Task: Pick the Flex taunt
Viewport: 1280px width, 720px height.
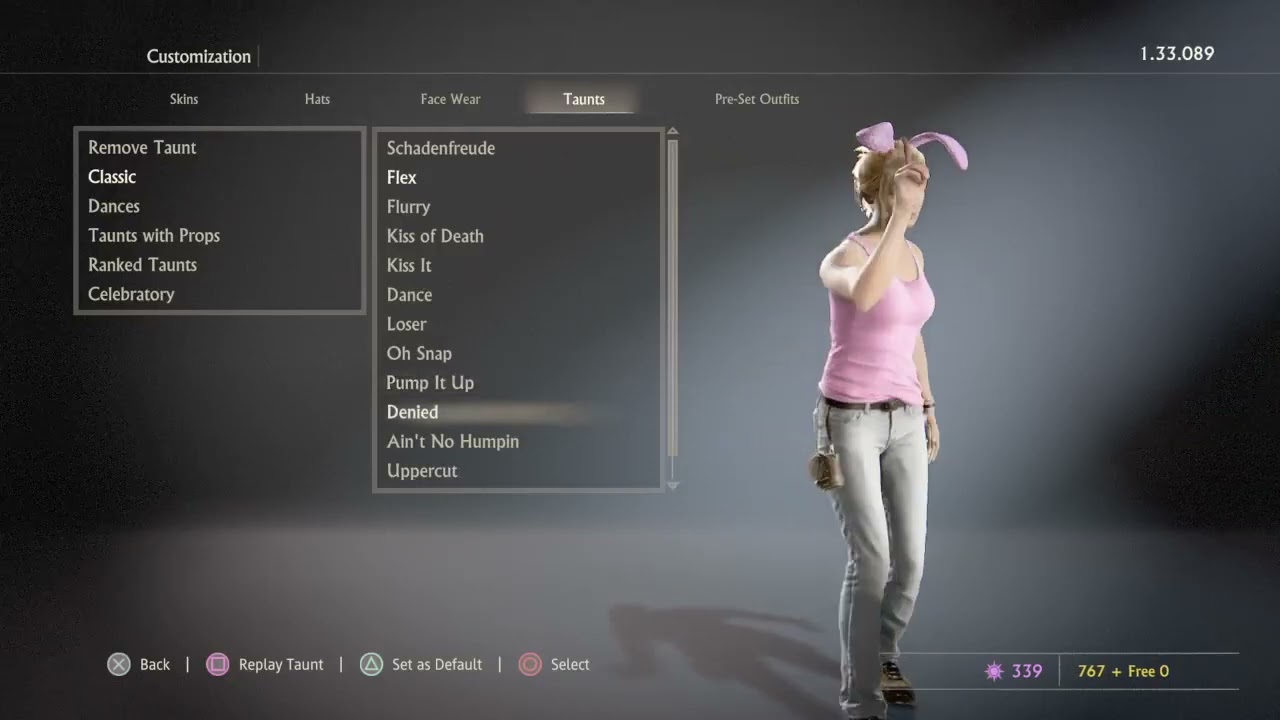Action: tap(402, 177)
